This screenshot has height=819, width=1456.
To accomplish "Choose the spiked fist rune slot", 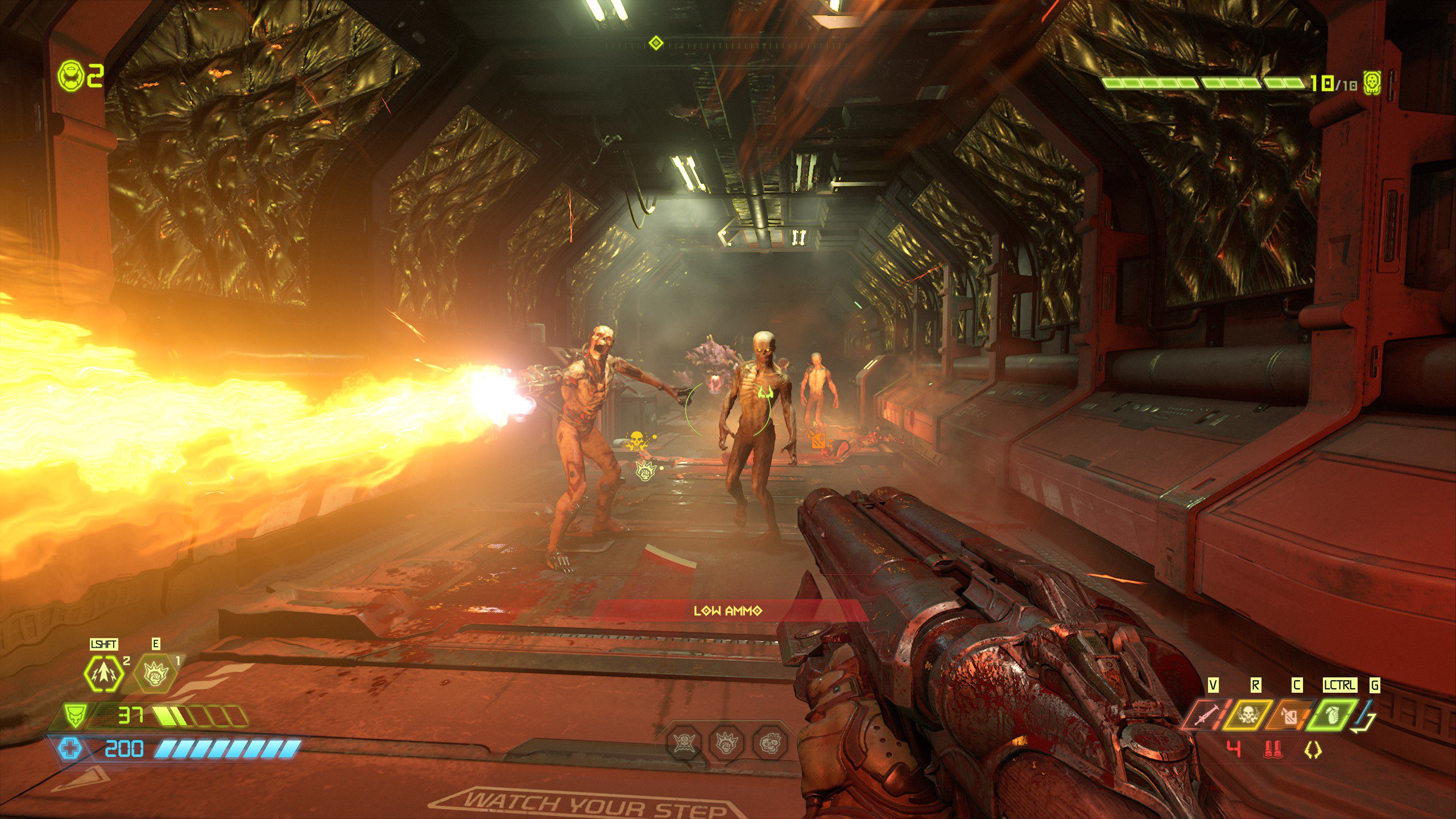I will point(726,742).
